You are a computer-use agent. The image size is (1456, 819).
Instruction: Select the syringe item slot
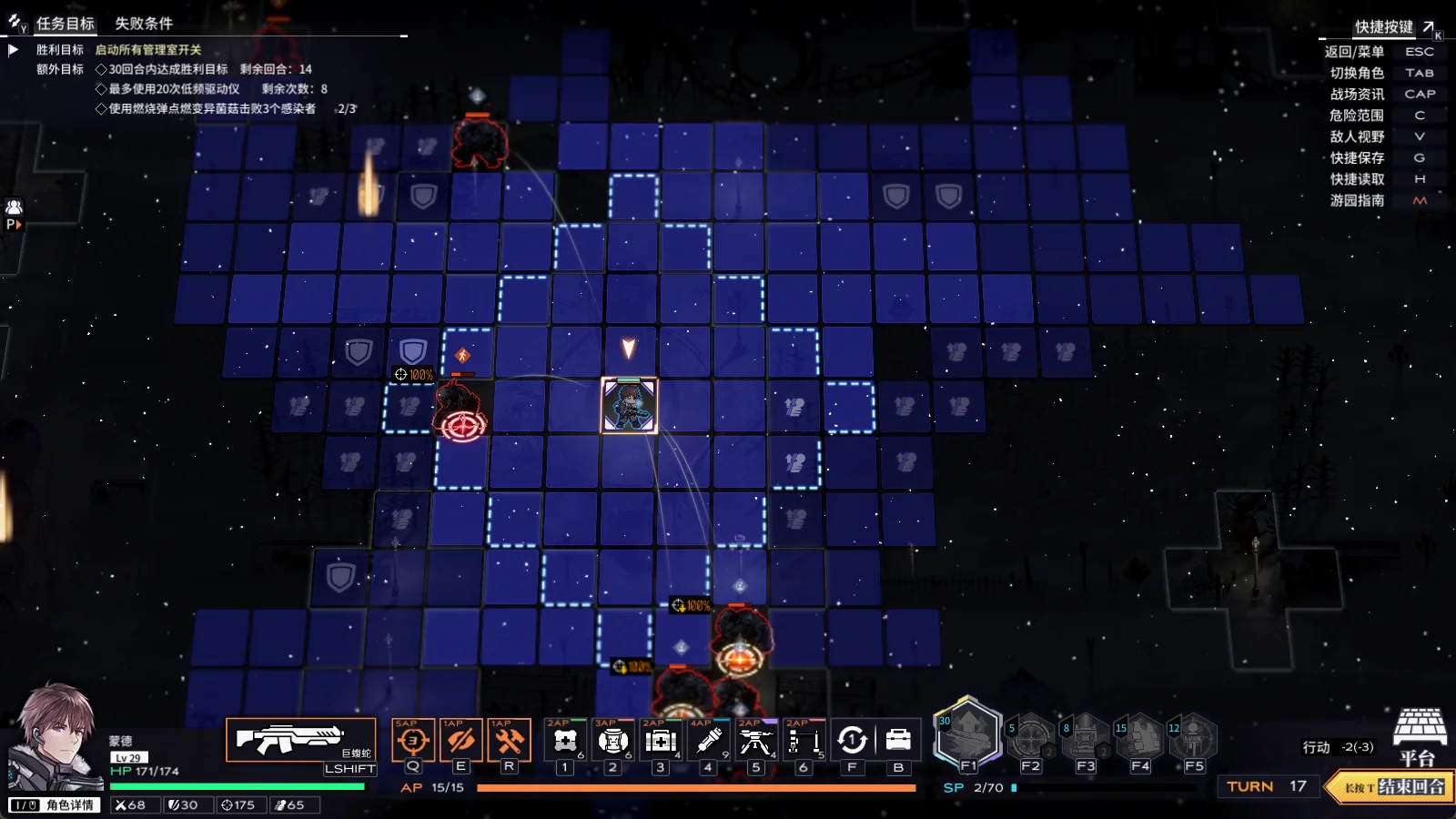pos(708,742)
